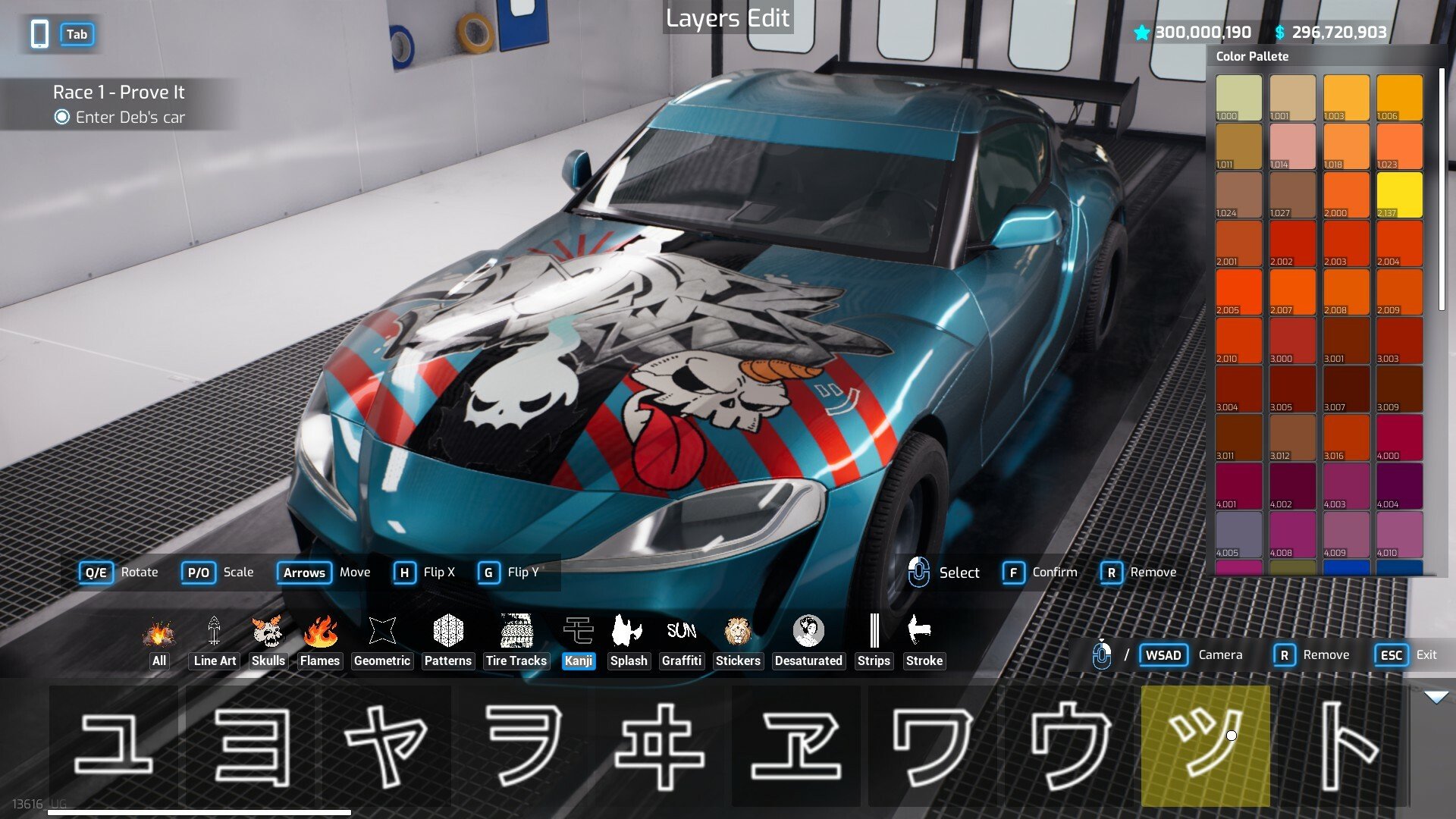Image resolution: width=1456 pixels, height=819 pixels.
Task: Select the Tire Tracks category
Action: [516, 642]
